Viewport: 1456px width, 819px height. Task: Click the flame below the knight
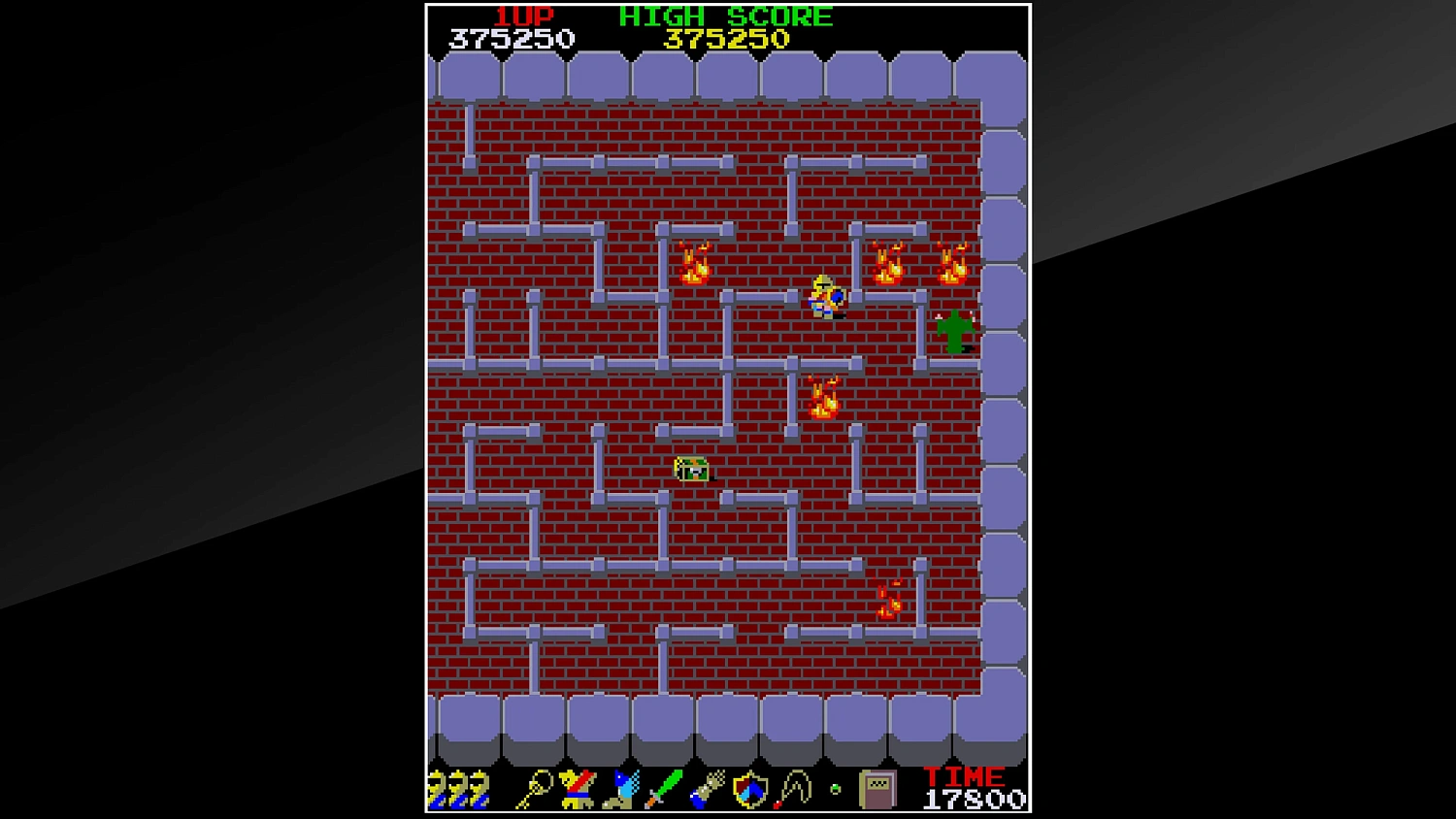(x=826, y=396)
